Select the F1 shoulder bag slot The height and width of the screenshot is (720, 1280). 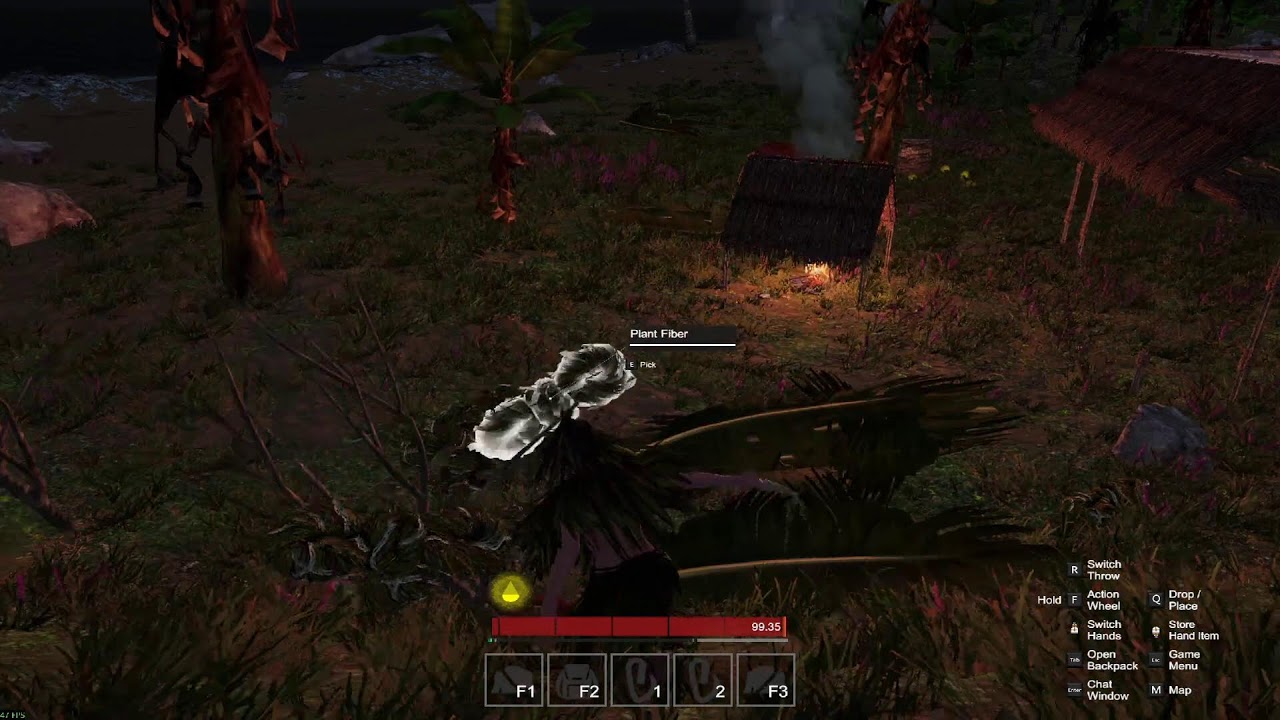pos(514,680)
